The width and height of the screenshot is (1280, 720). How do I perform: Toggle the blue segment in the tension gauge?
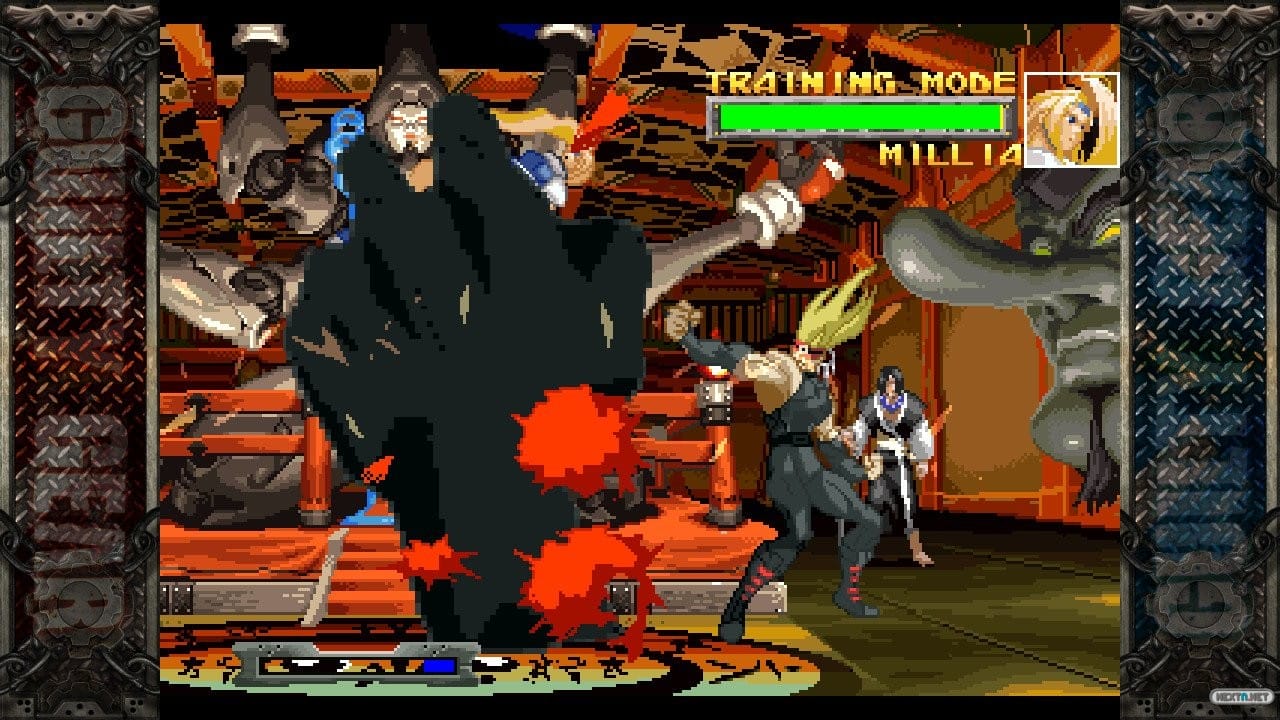(438, 667)
